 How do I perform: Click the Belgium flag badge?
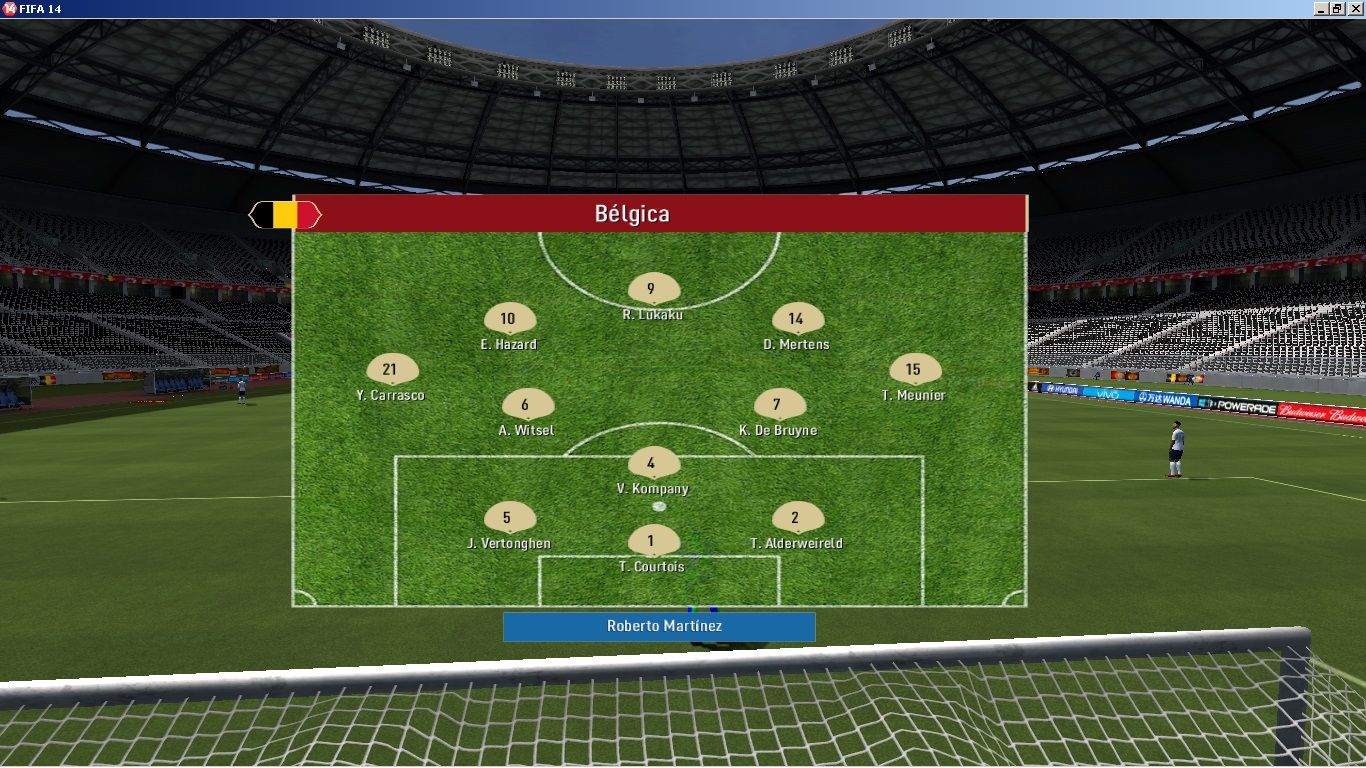tap(285, 215)
